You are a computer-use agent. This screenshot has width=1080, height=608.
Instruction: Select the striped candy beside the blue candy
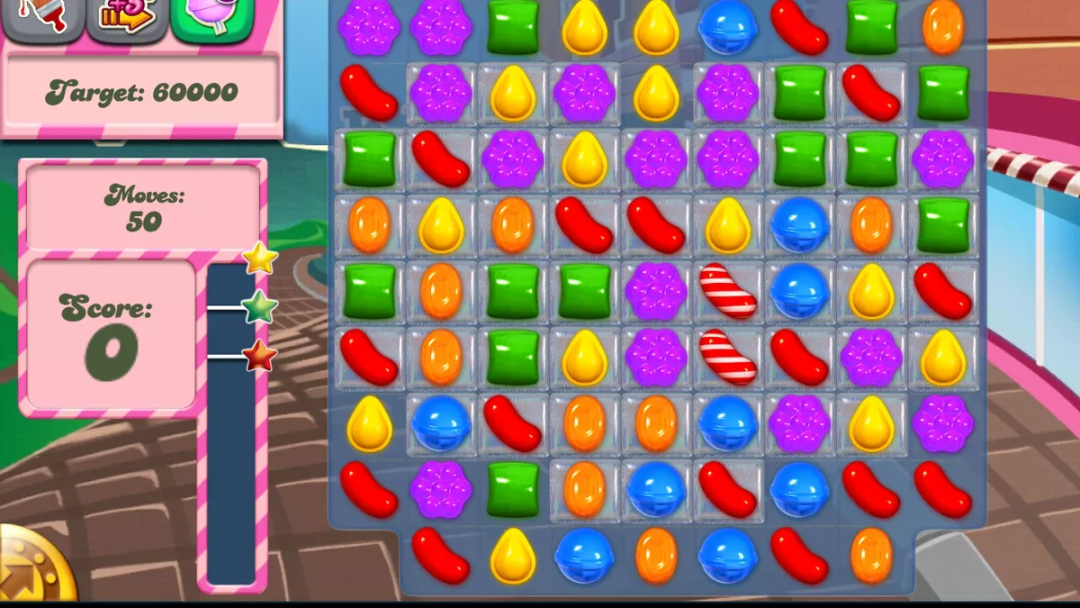pos(728,291)
